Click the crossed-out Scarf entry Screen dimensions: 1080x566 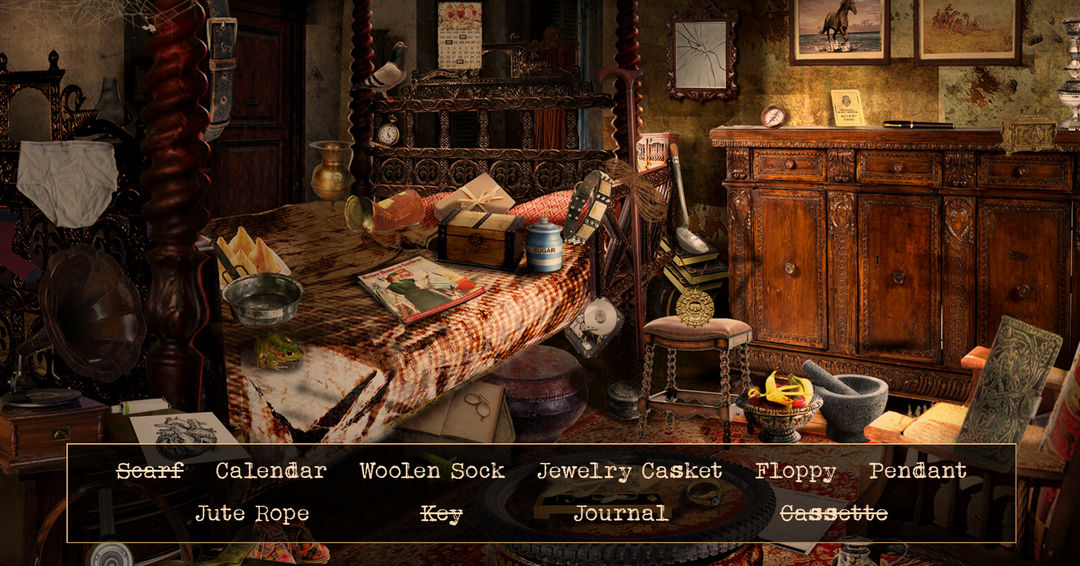pyautogui.click(x=150, y=471)
